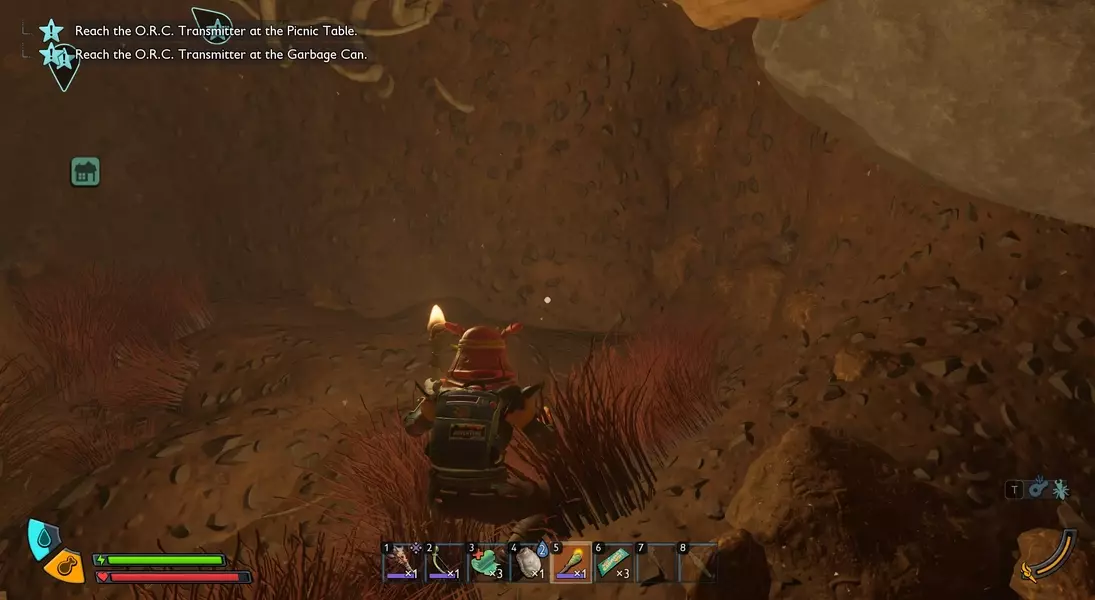Click the teal ant pet icon

(1060, 489)
